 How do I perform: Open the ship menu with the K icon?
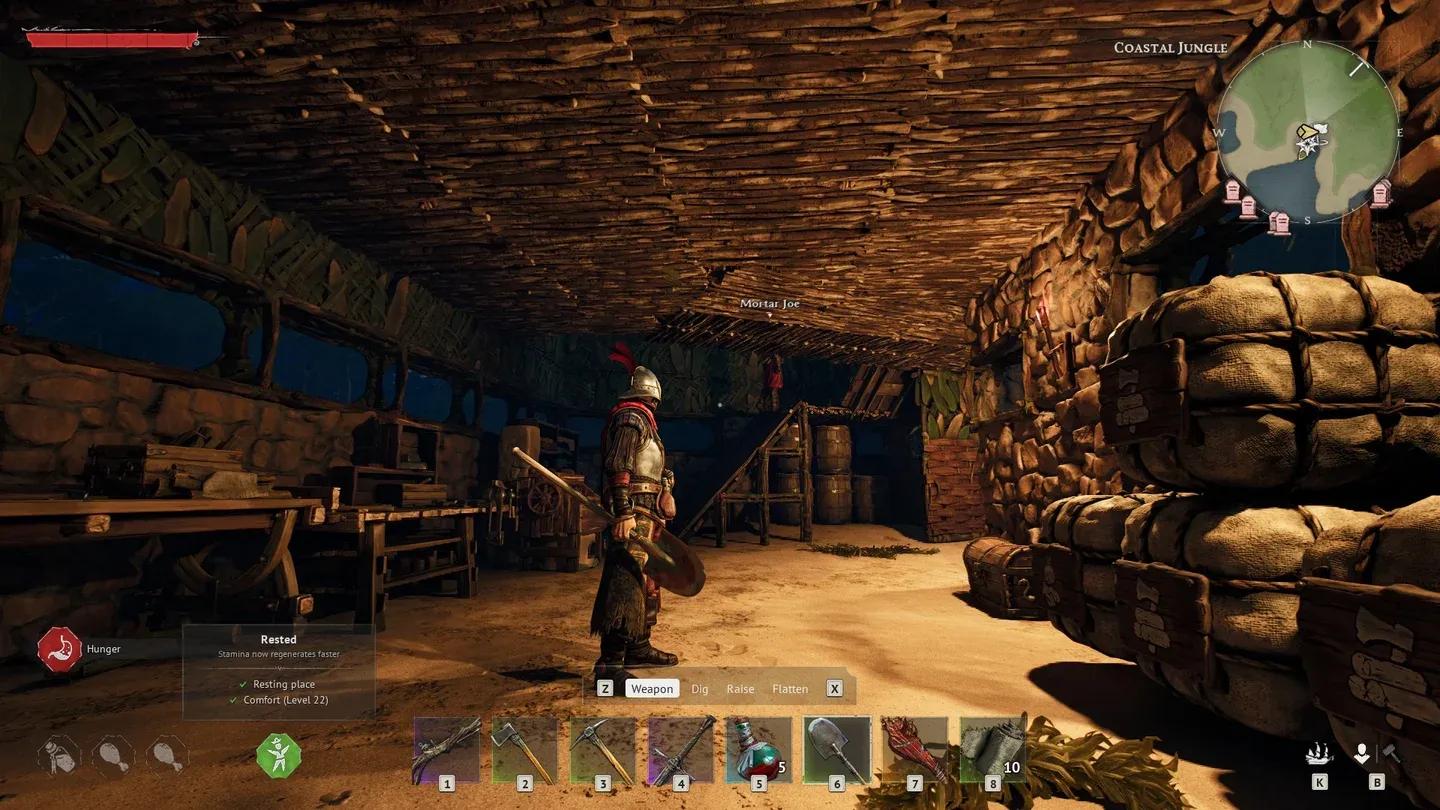1318,752
